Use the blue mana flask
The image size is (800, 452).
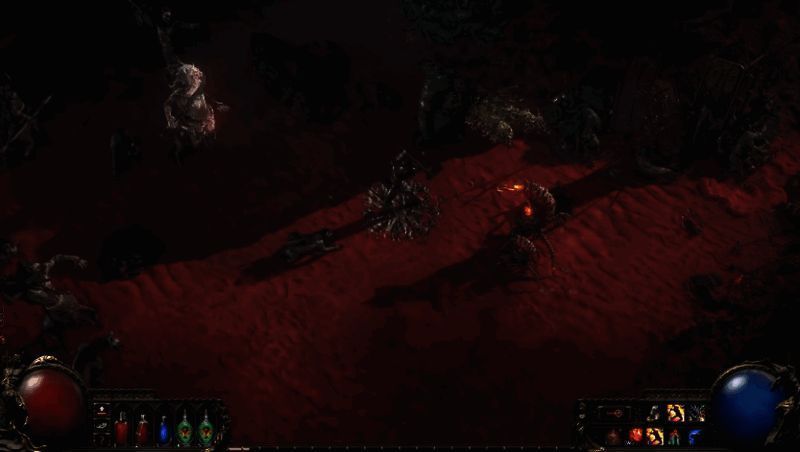tap(163, 430)
